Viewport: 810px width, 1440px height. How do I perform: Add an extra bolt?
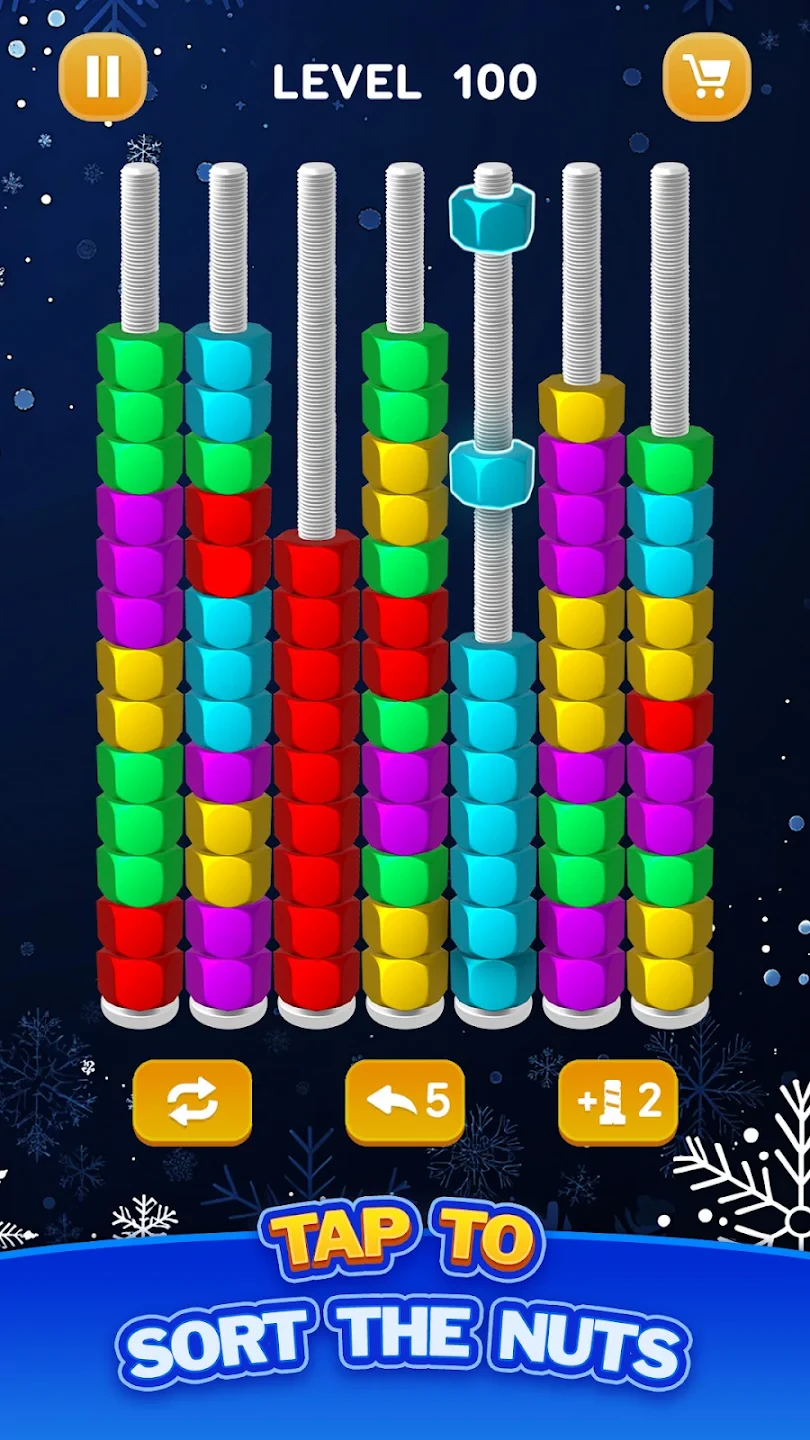click(618, 1102)
